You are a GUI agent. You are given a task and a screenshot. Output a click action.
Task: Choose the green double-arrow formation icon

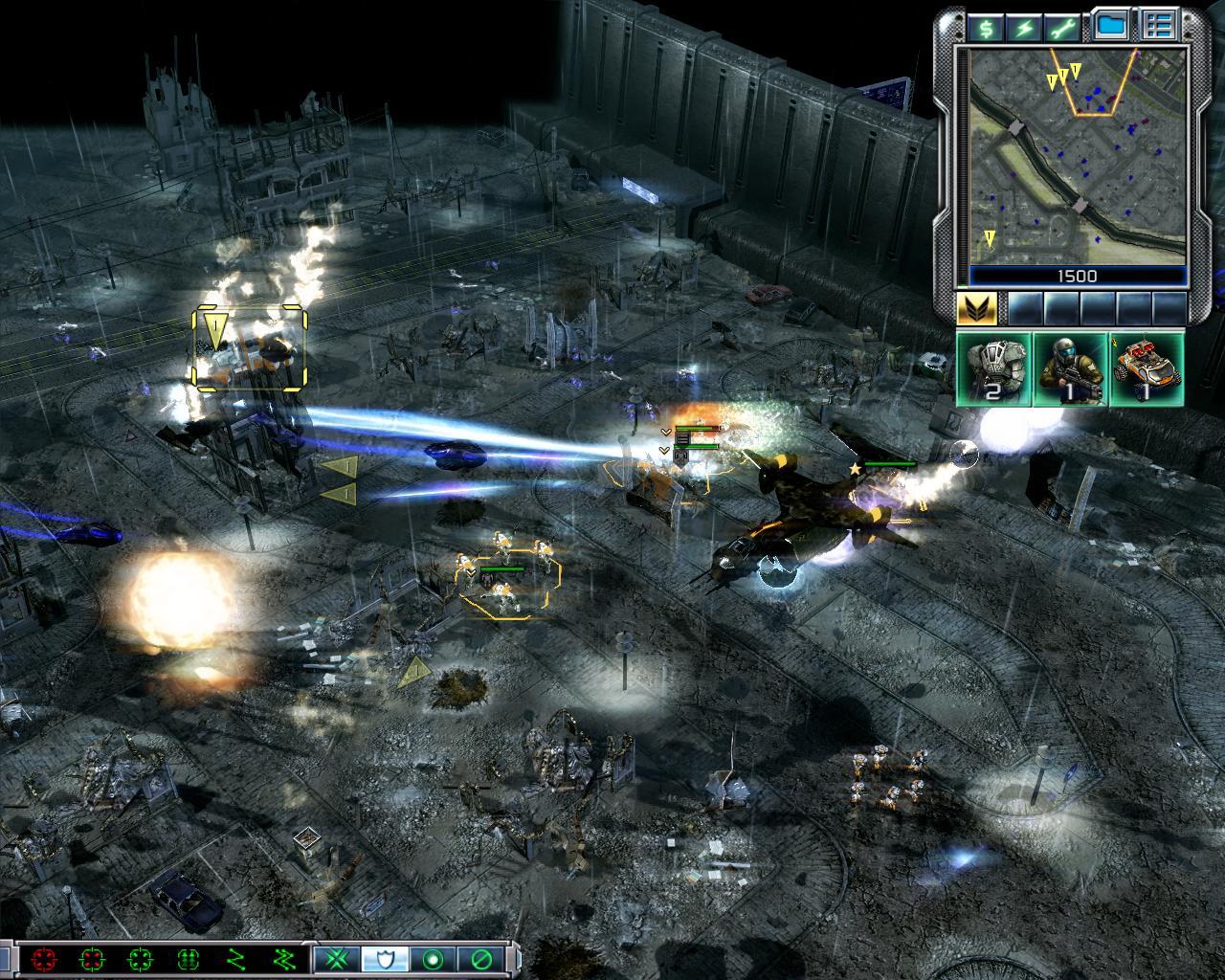pyautogui.click(x=188, y=959)
